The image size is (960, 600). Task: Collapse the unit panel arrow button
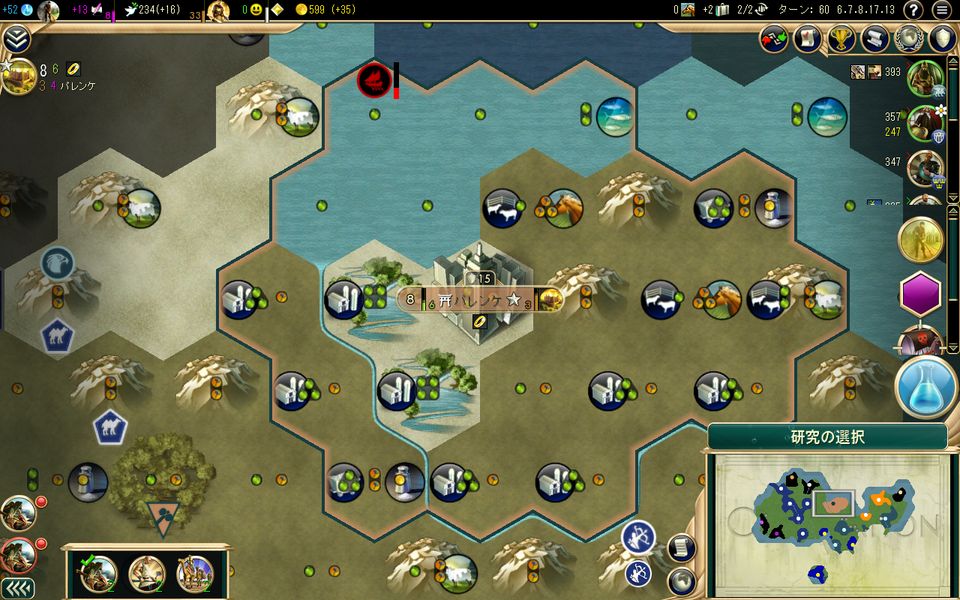[17, 588]
